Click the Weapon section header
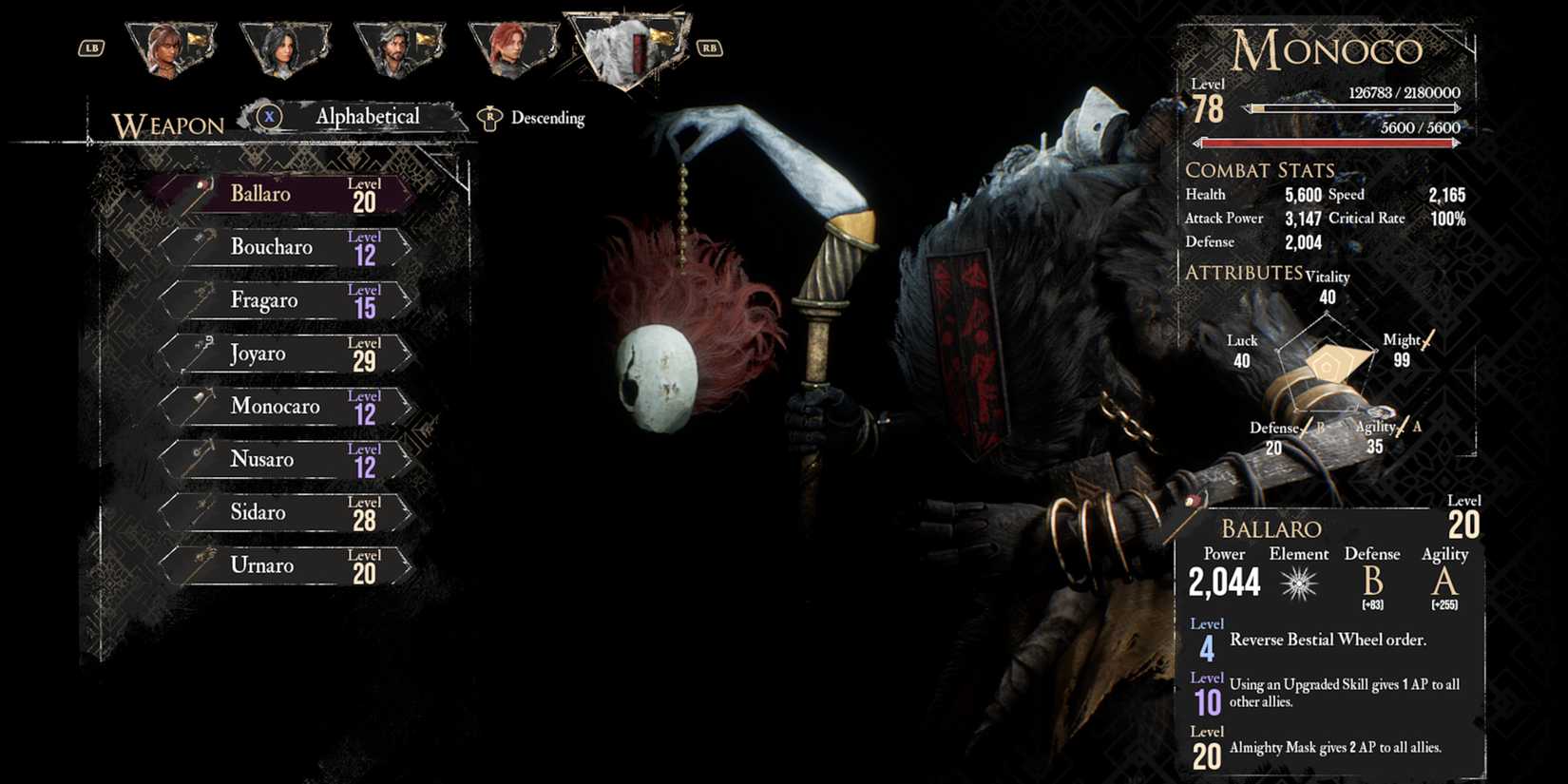 click(166, 124)
